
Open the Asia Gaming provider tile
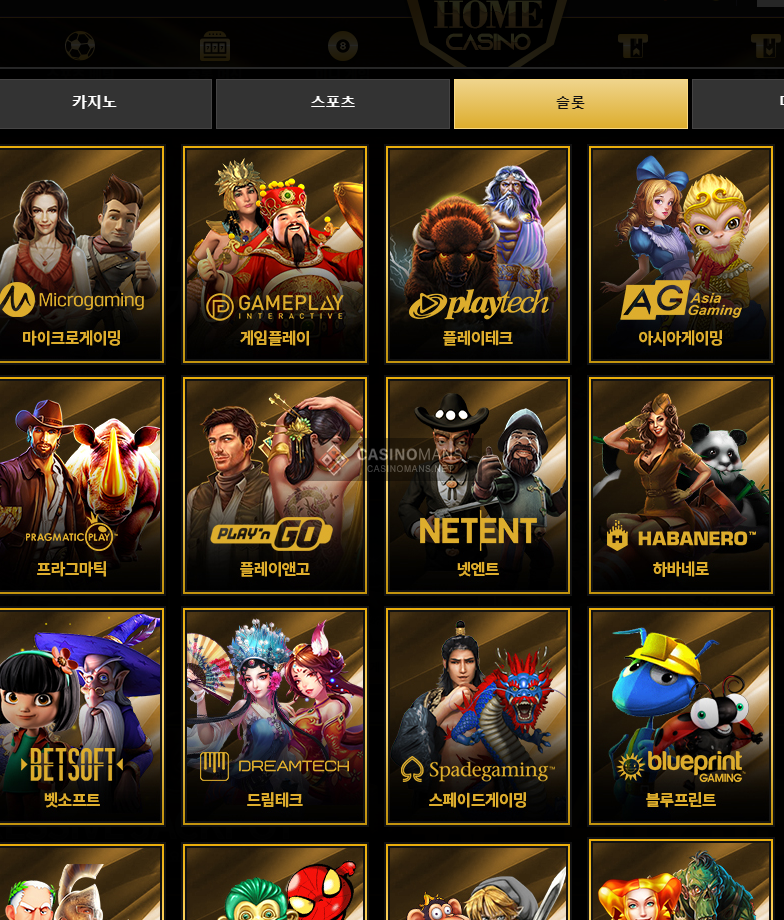tap(681, 254)
